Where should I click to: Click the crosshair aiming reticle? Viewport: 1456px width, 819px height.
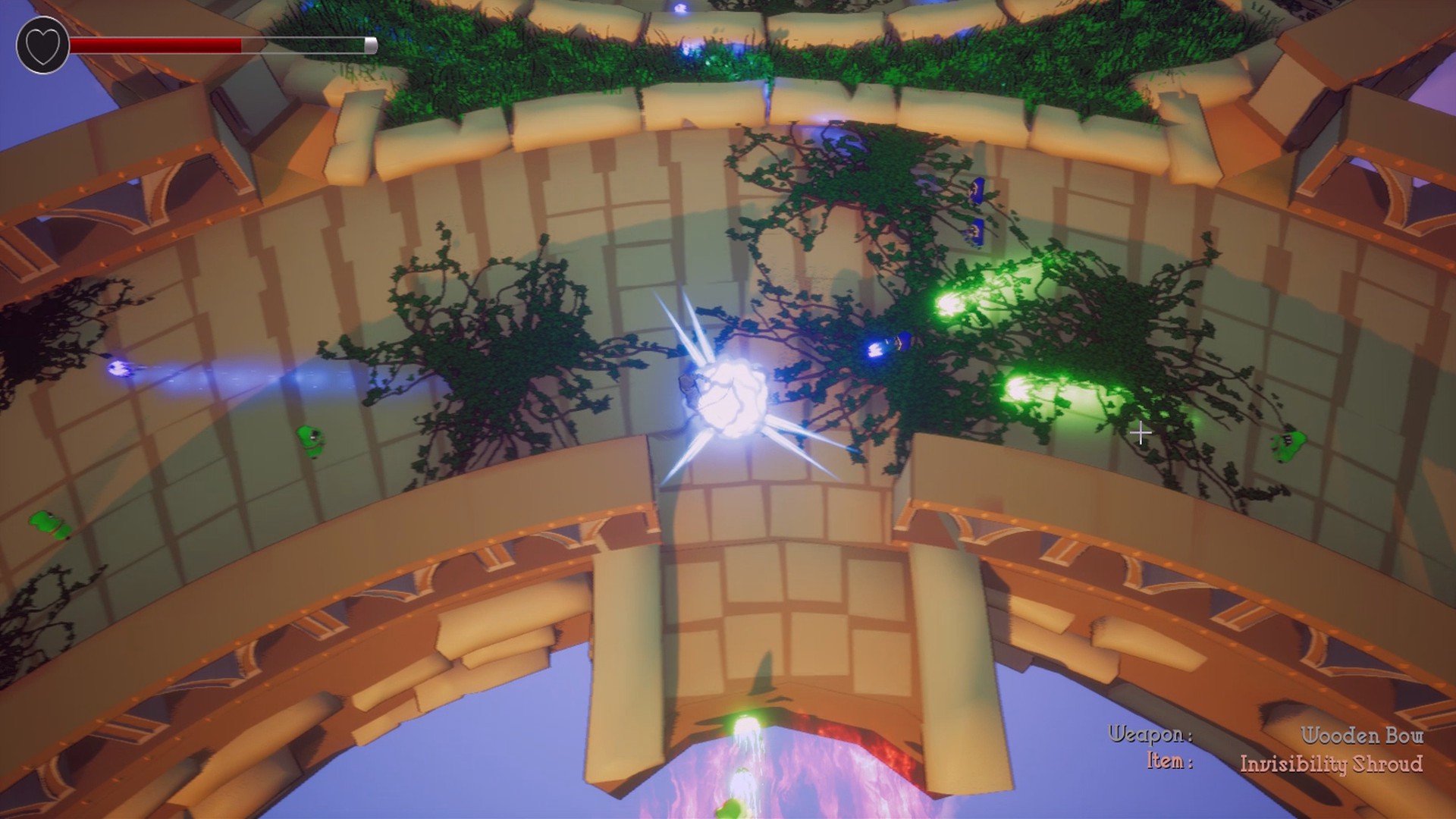point(1141,433)
